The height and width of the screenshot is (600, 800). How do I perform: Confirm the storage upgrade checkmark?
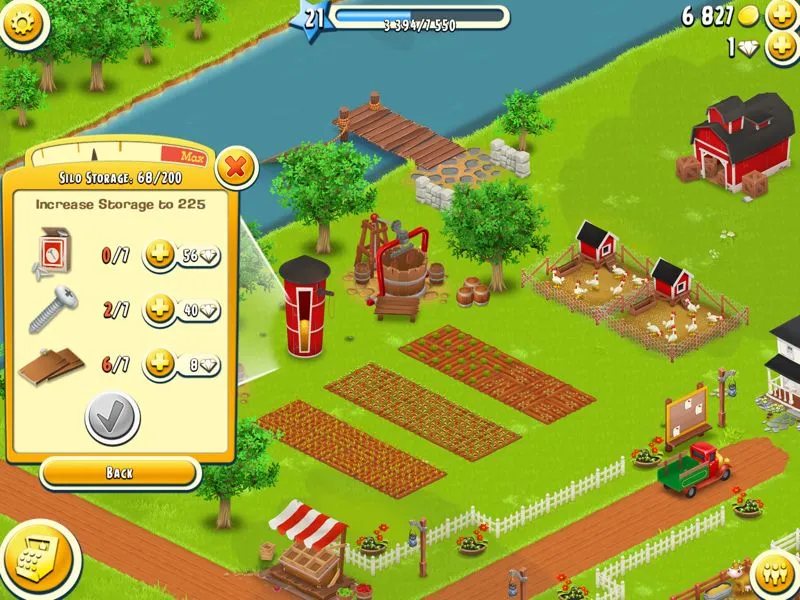[112, 419]
